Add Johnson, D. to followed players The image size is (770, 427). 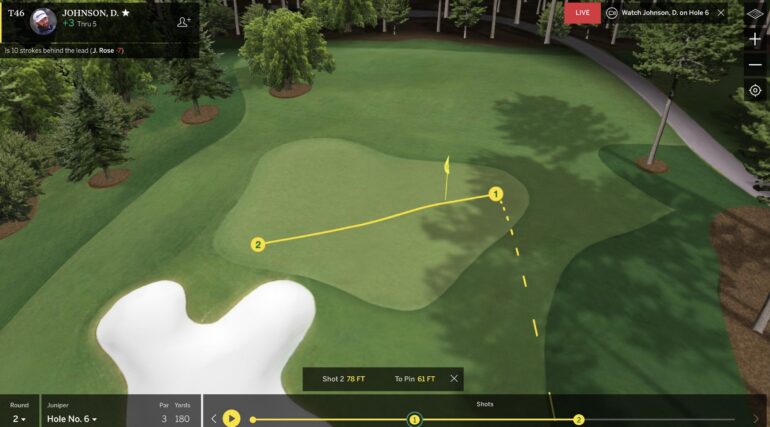pos(183,21)
